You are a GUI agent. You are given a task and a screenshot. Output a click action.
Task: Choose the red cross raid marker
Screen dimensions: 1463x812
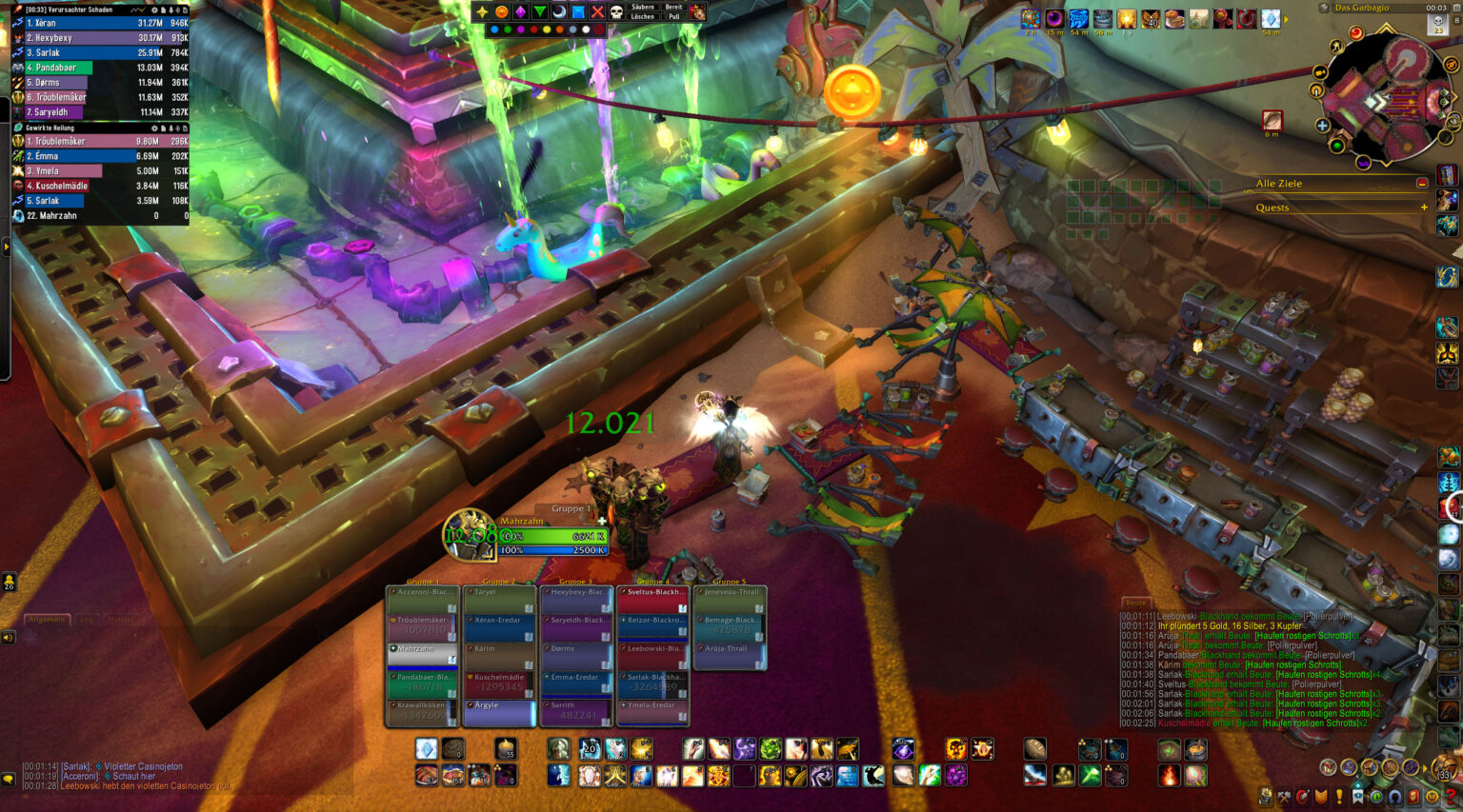(x=597, y=12)
